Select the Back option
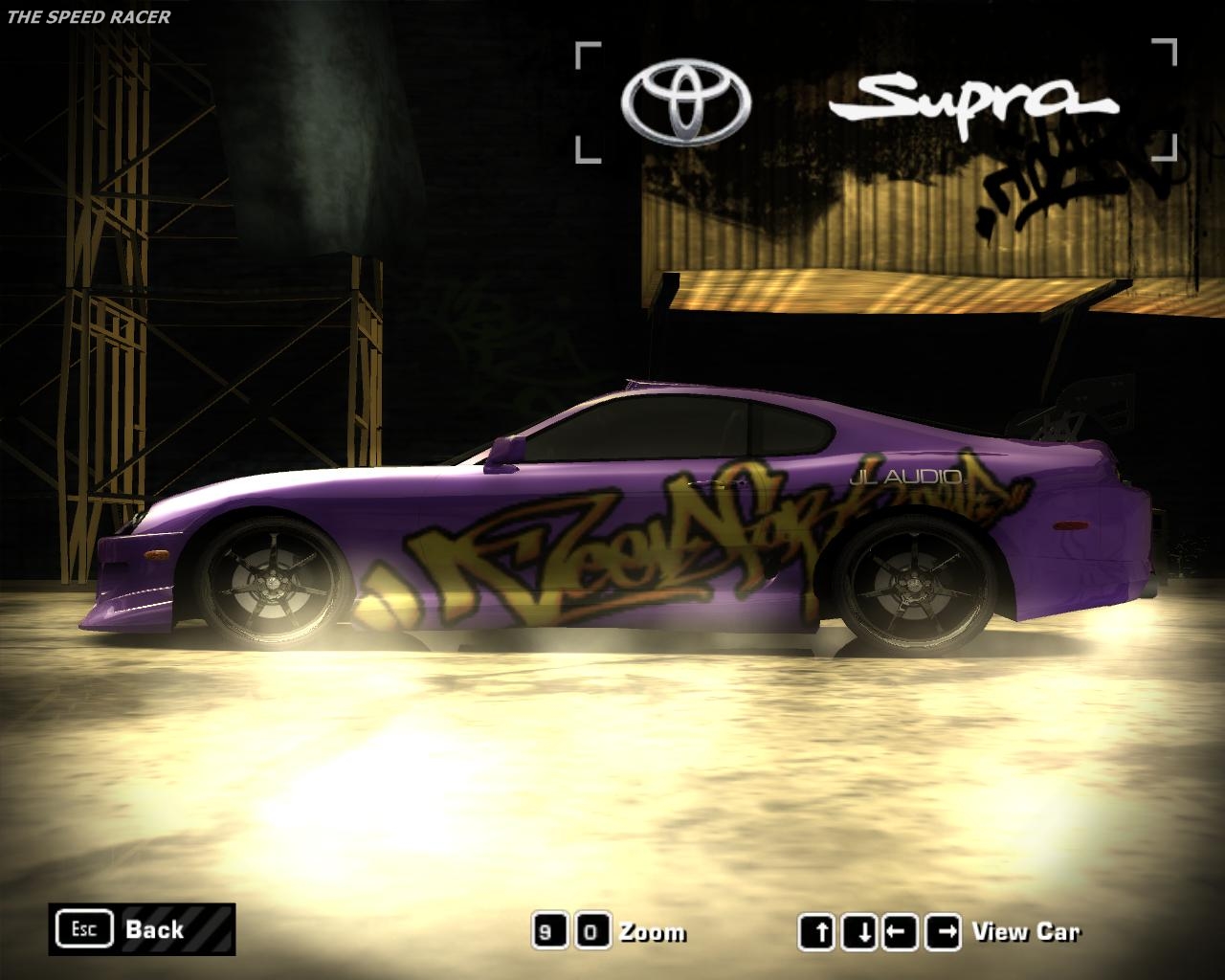Image resolution: width=1225 pixels, height=980 pixels. (x=156, y=929)
